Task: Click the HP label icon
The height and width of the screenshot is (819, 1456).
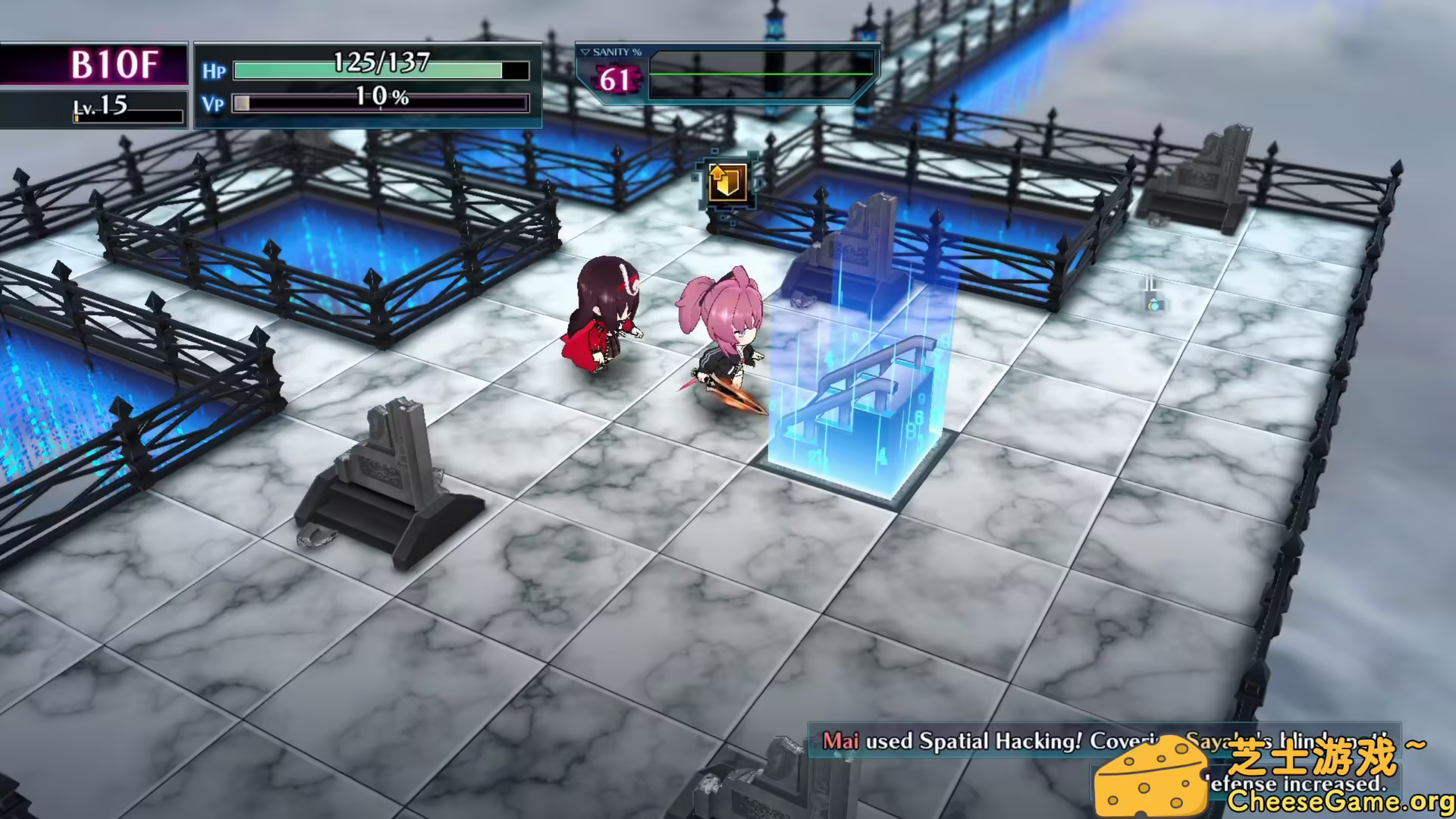Action: pos(215,71)
